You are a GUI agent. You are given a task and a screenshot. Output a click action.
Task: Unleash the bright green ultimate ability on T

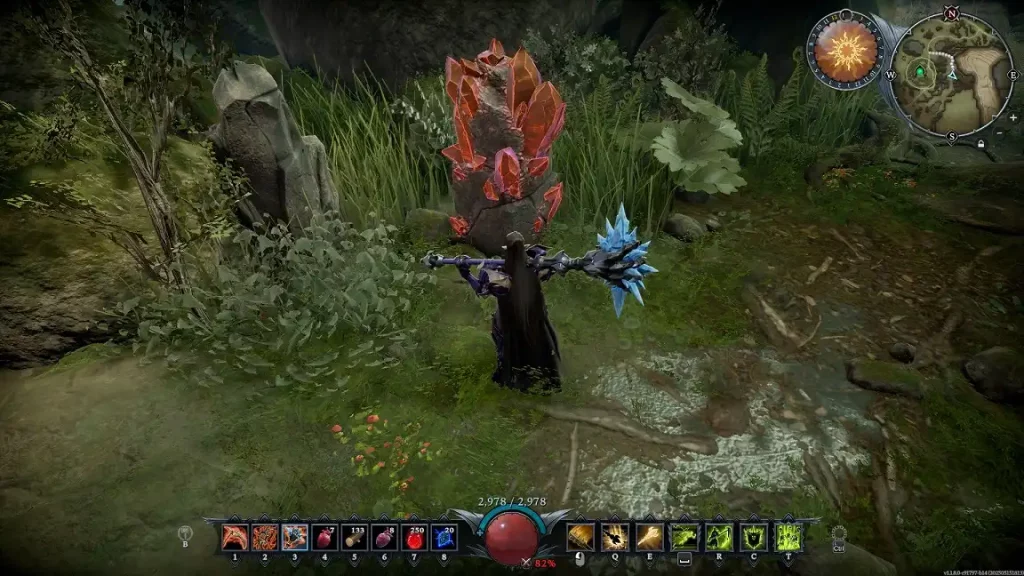click(x=788, y=538)
